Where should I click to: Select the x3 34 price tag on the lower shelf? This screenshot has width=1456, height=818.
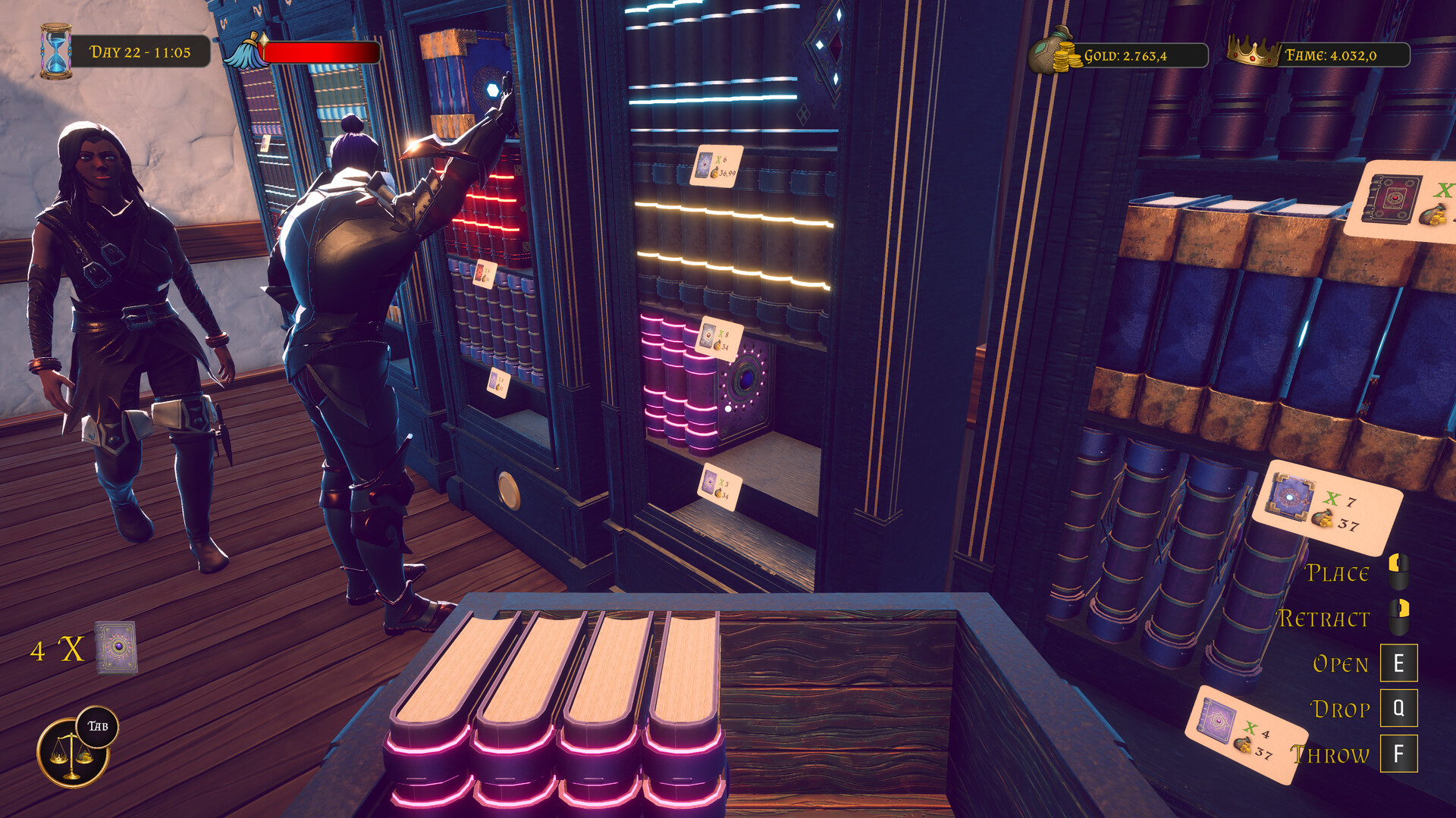tap(718, 487)
